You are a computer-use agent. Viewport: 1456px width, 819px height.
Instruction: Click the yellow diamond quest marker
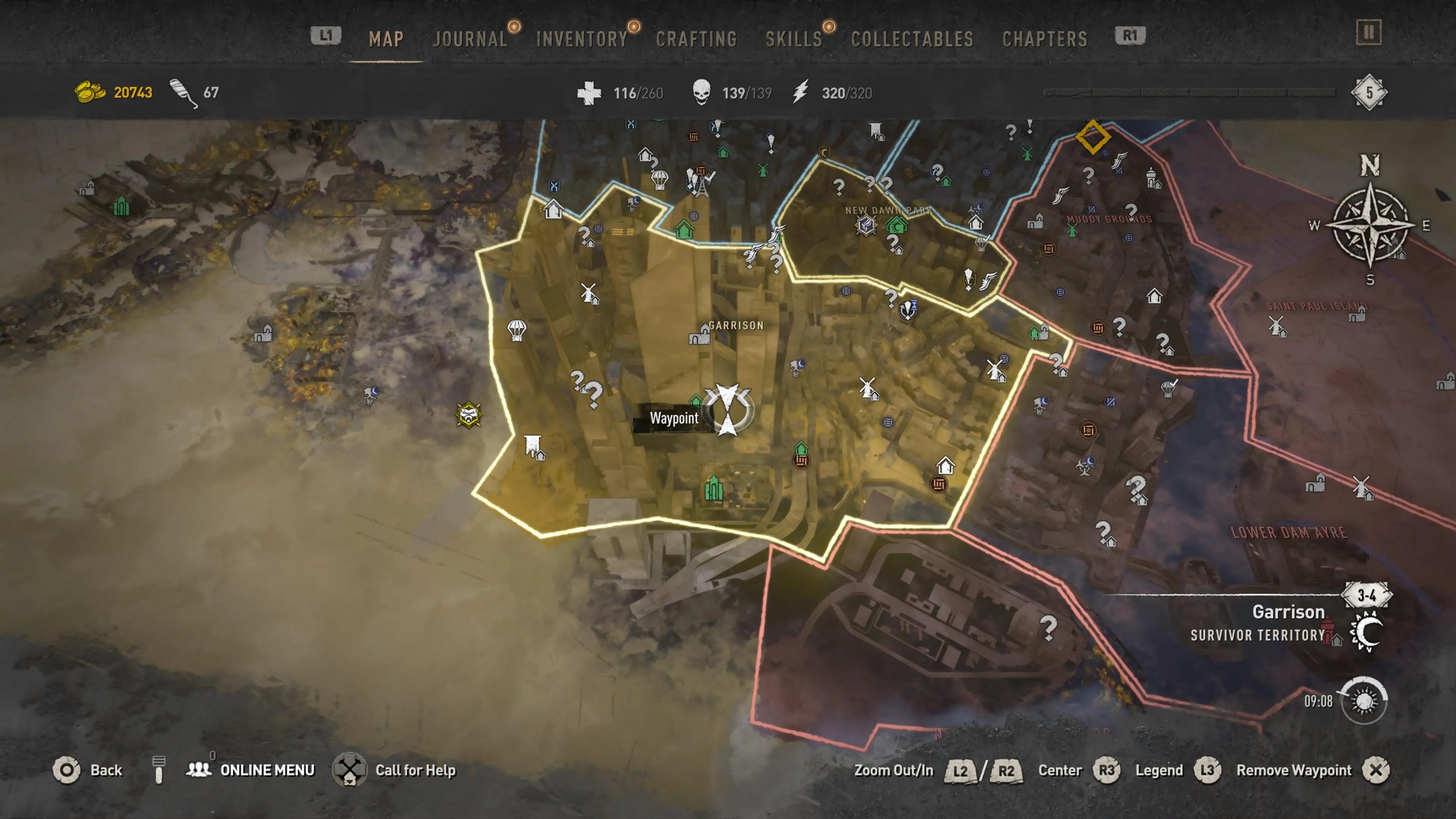[1092, 136]
